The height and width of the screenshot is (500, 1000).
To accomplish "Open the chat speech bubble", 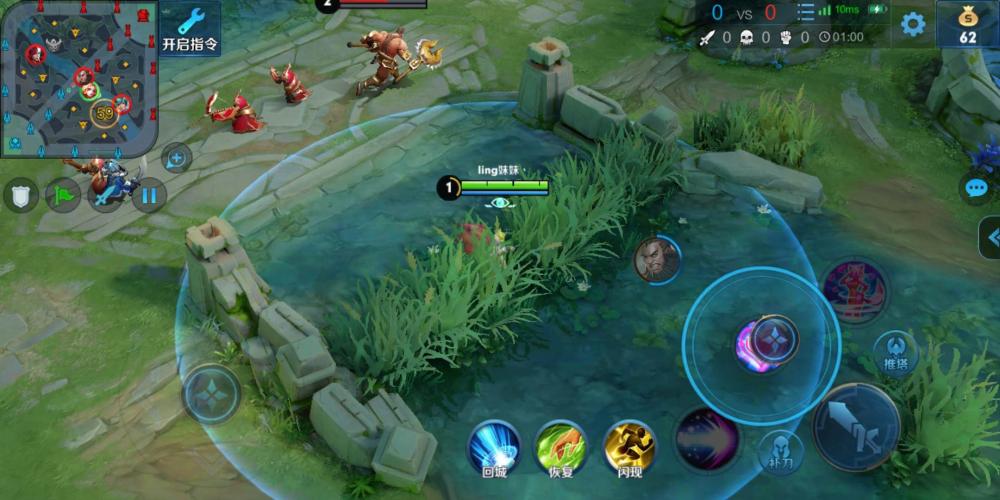I will (975, 188).
